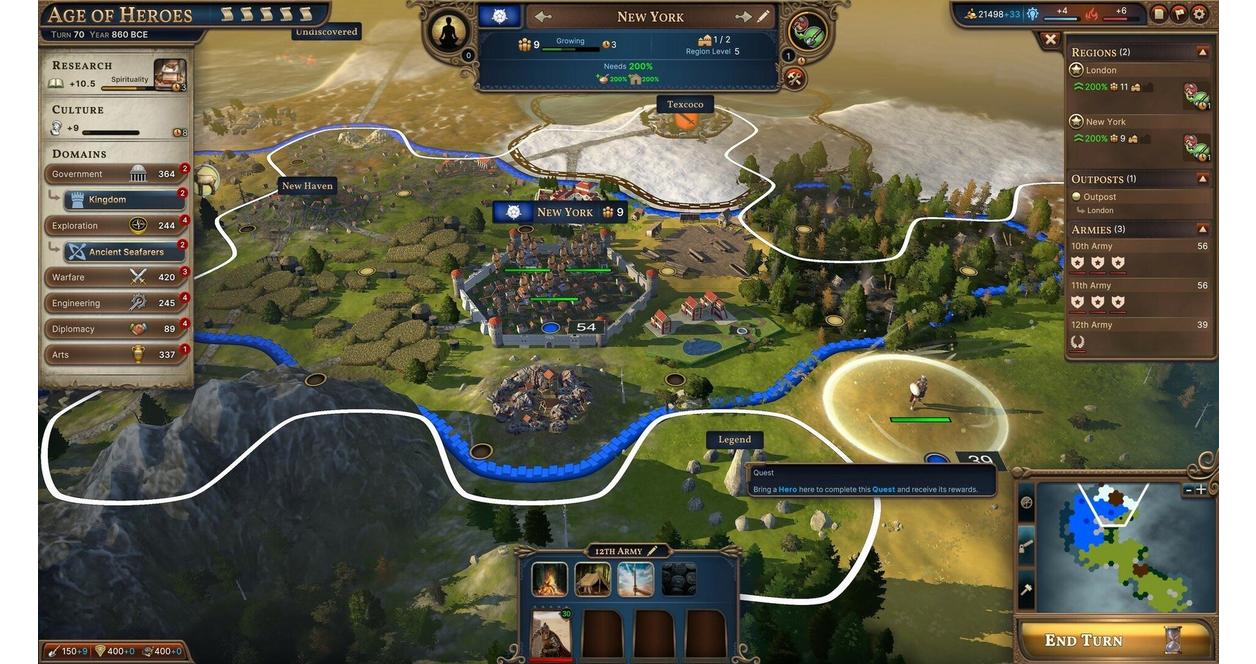Select London in the Regions list
The width and height of the screenshot is (1256, 664).
(1101, 70)
